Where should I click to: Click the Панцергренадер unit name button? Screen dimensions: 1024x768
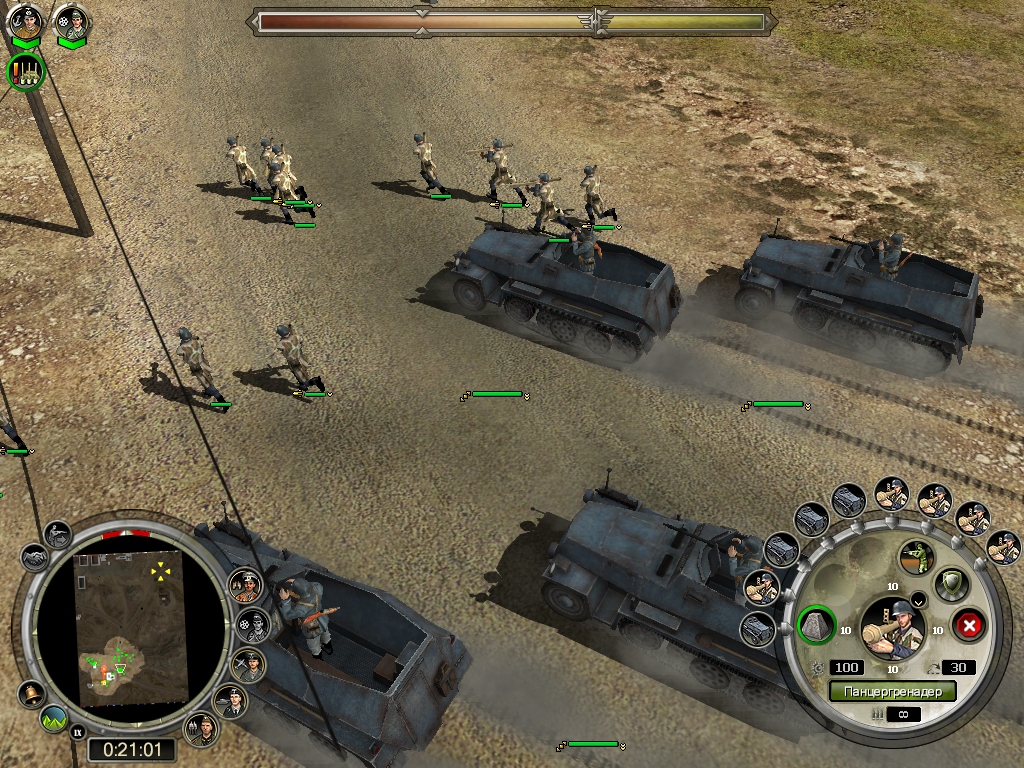click(892, 691)
